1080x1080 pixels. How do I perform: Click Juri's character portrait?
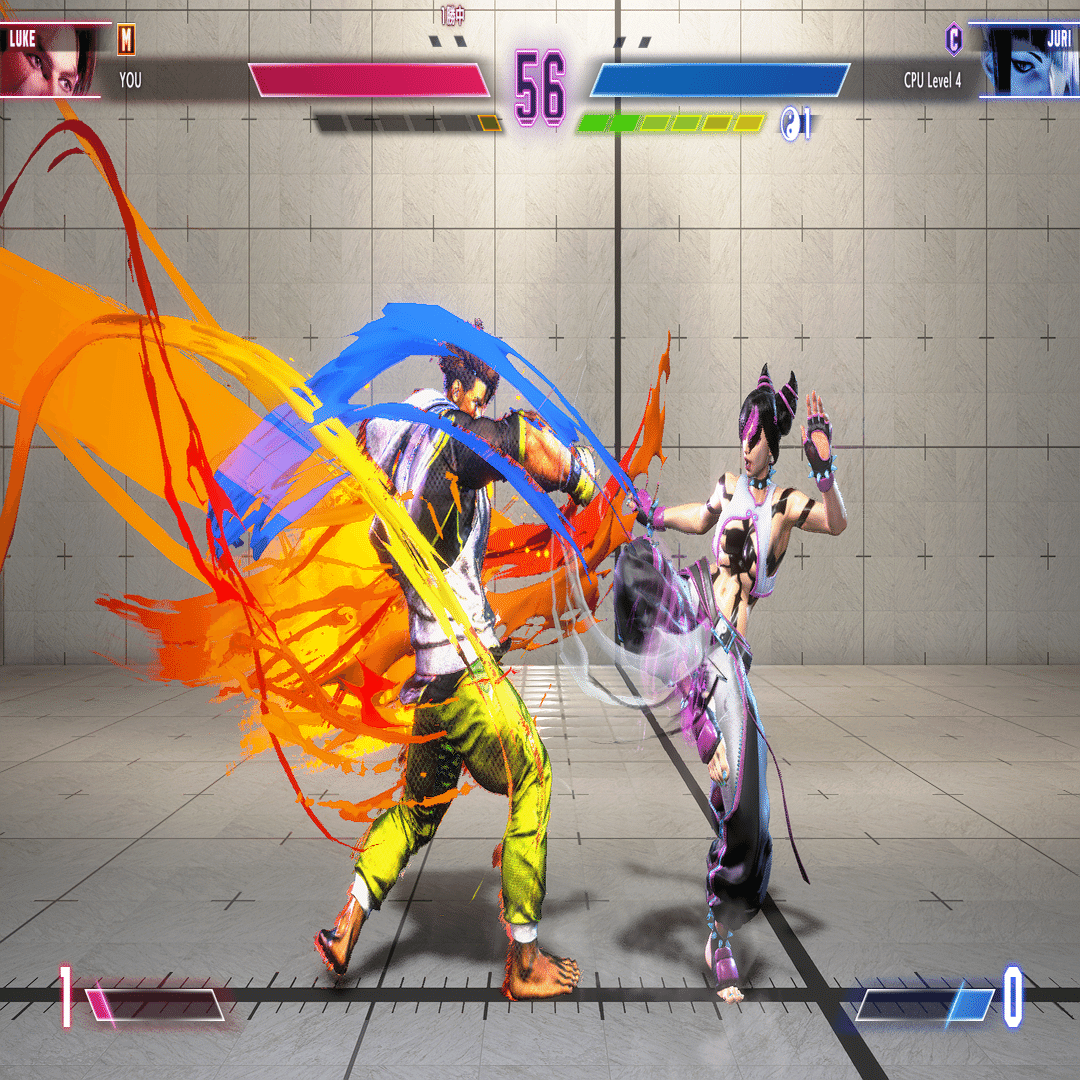point(1025,62)
